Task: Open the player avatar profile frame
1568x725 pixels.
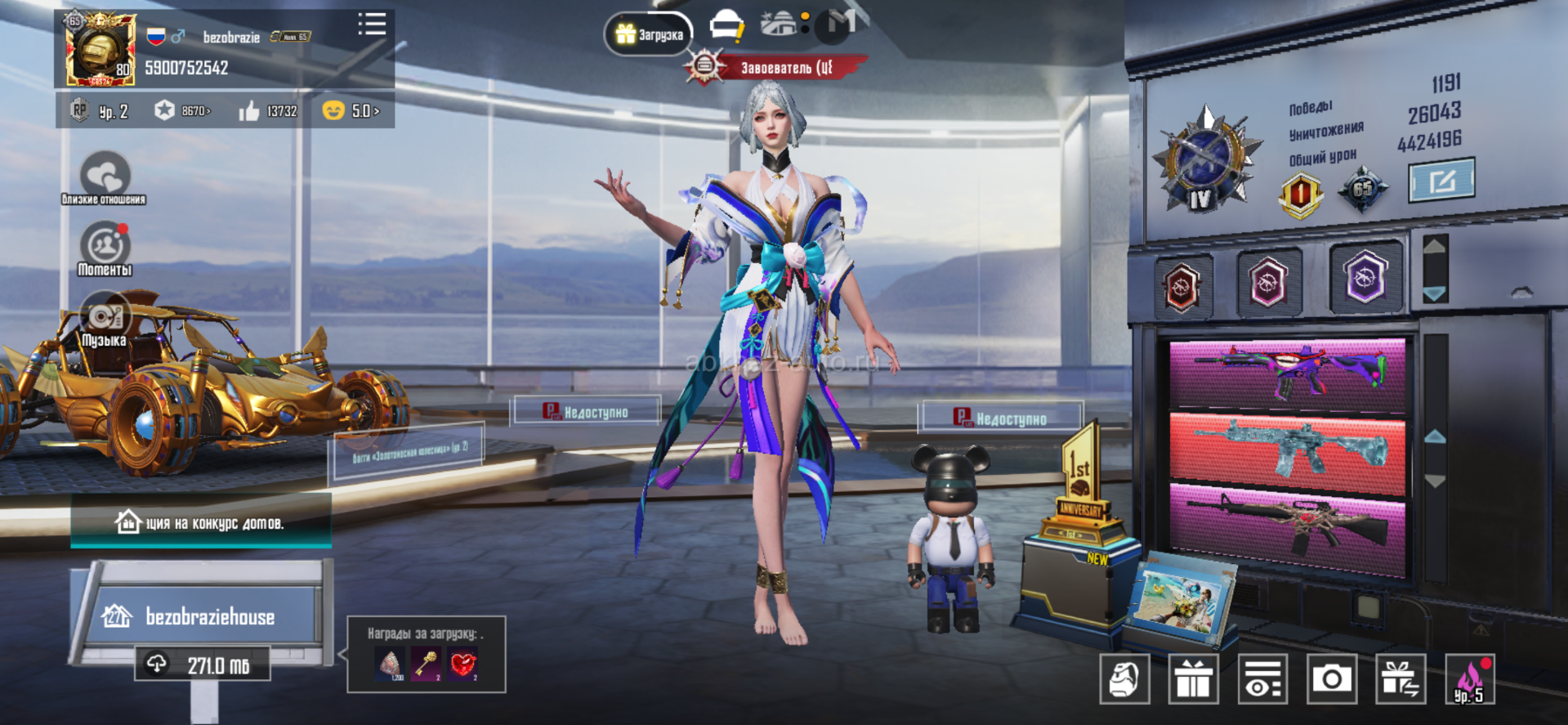Action: coord(101,51)
